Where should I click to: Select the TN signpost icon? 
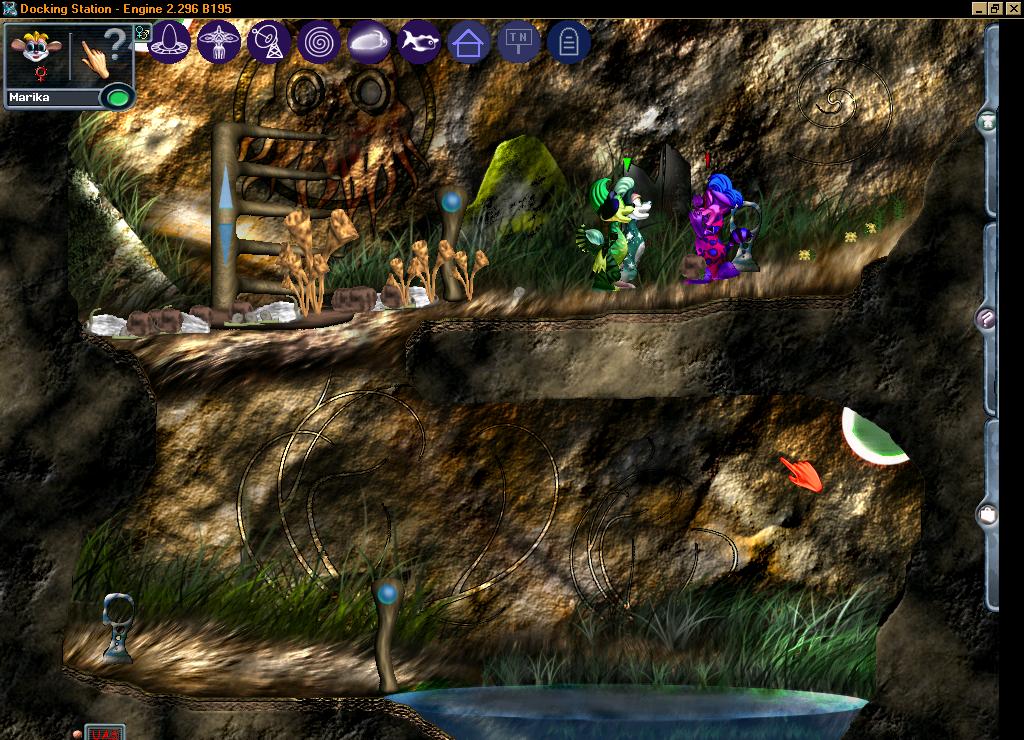[x=518, y=43]
